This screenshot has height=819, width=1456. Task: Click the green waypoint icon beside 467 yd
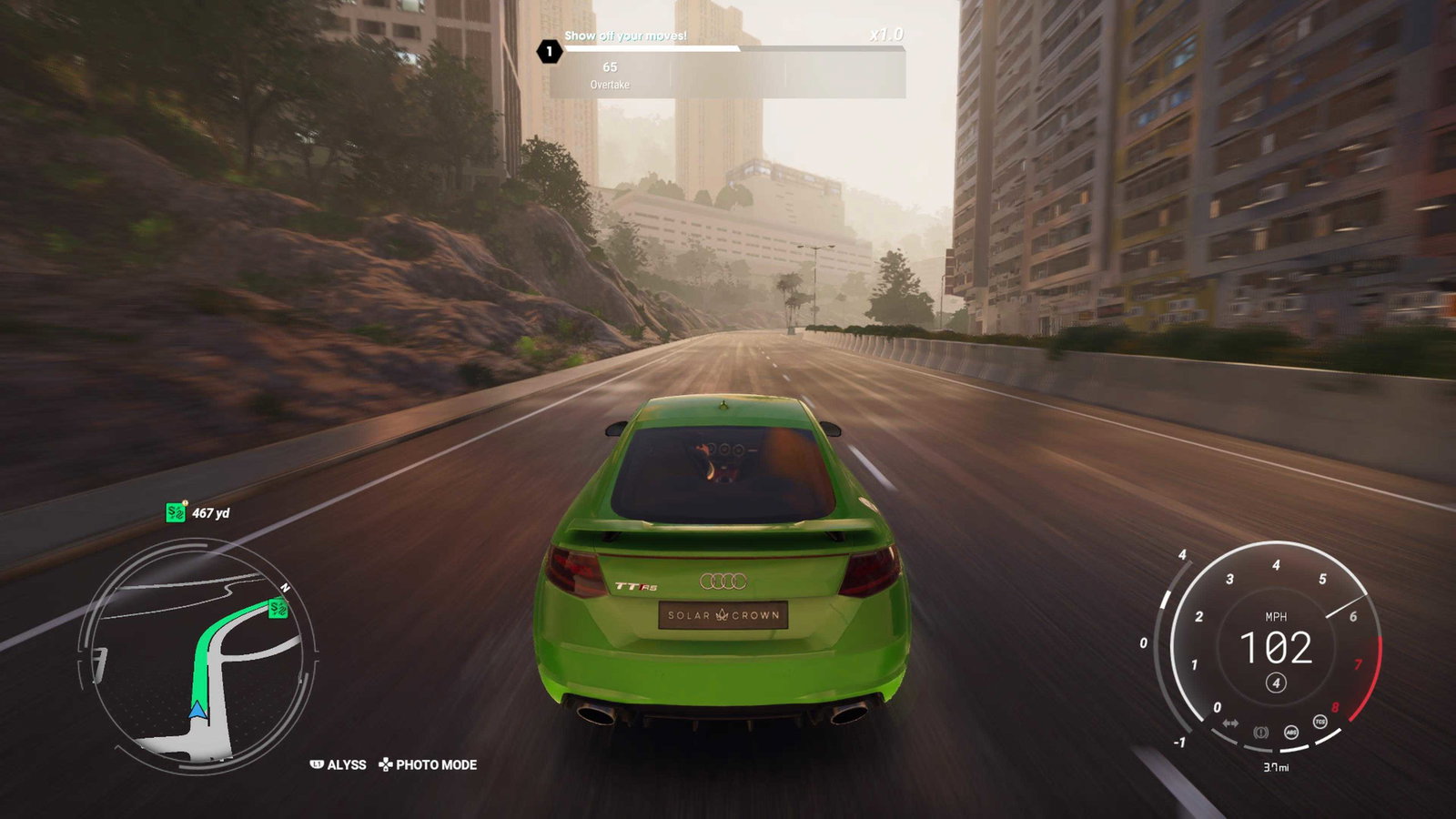pyautogui.click(x=176, y=512)
